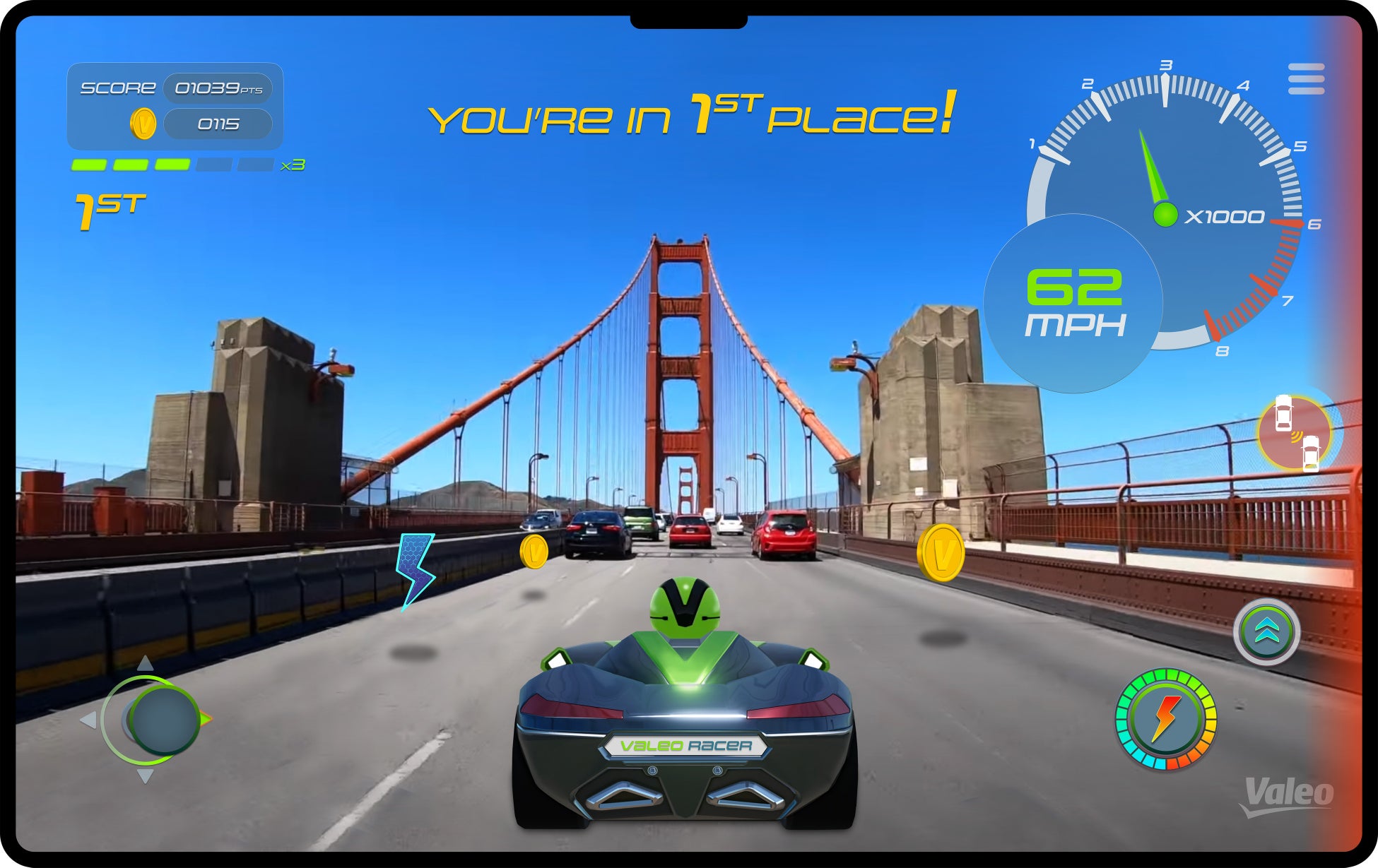Tap the third green boost segment
Image resolution: width=1378 pixels, height=868 pixels.
click(173, 164)
